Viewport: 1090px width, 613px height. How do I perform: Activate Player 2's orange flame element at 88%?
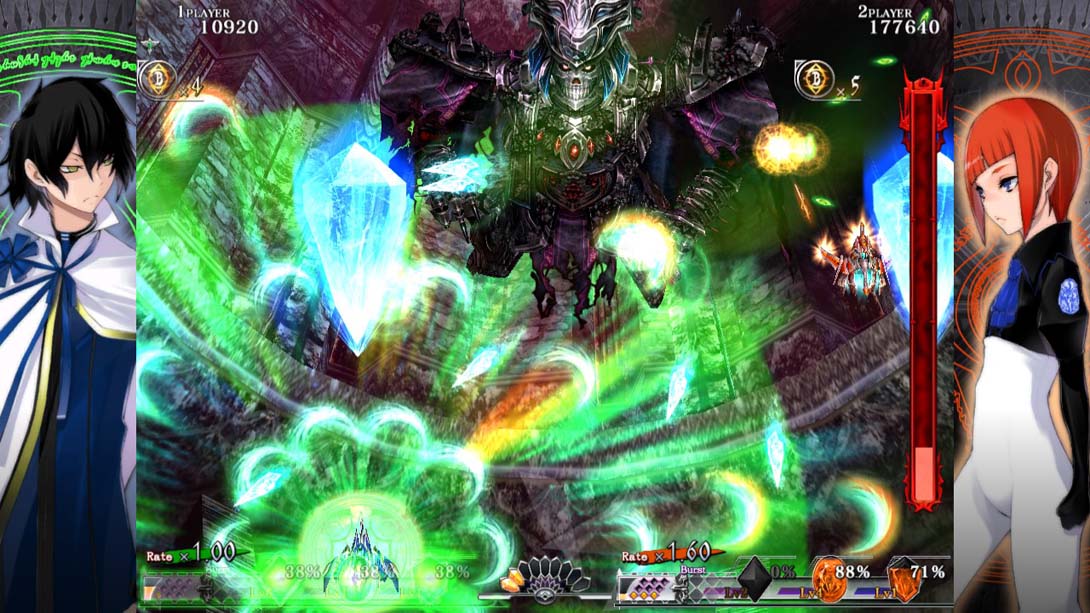point(828,579)
